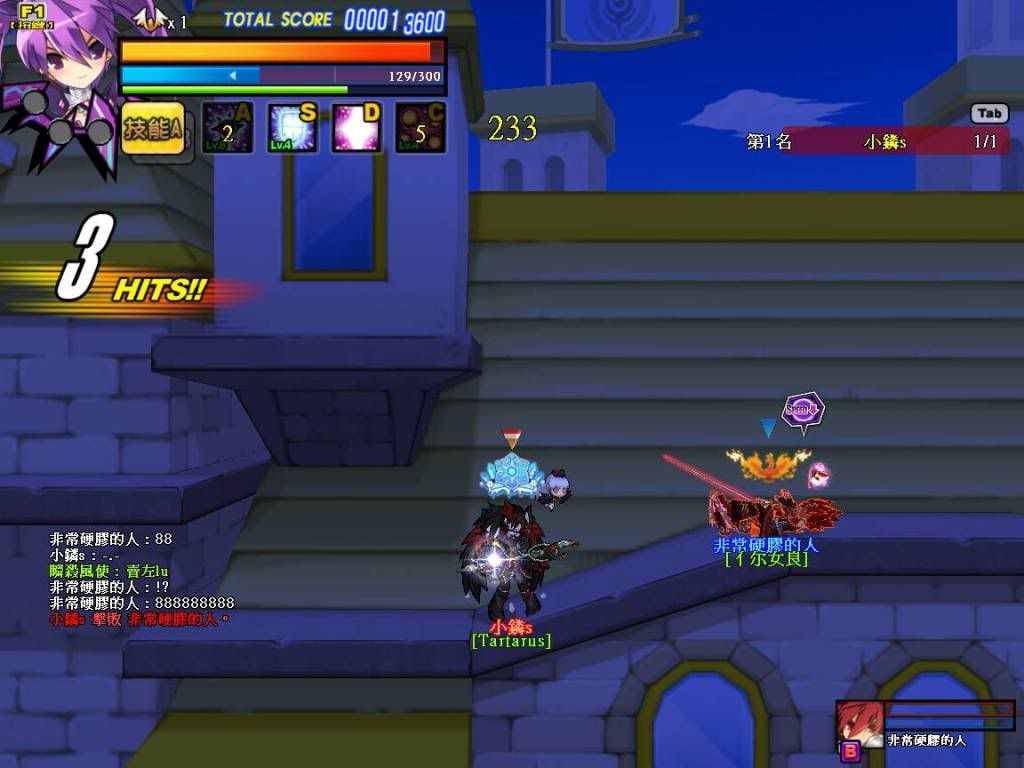Use the glowing blue square skill in slot S

[x=292, y=128]
